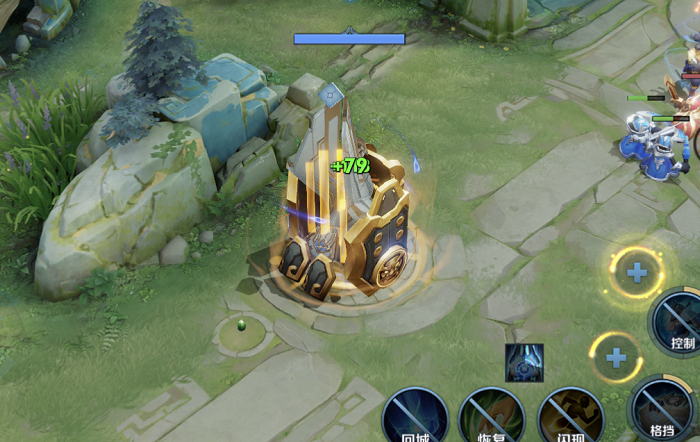Upgrade the 控制 skill with its plus button
This screenshot has height=442, width=700.
pos(636,271)
